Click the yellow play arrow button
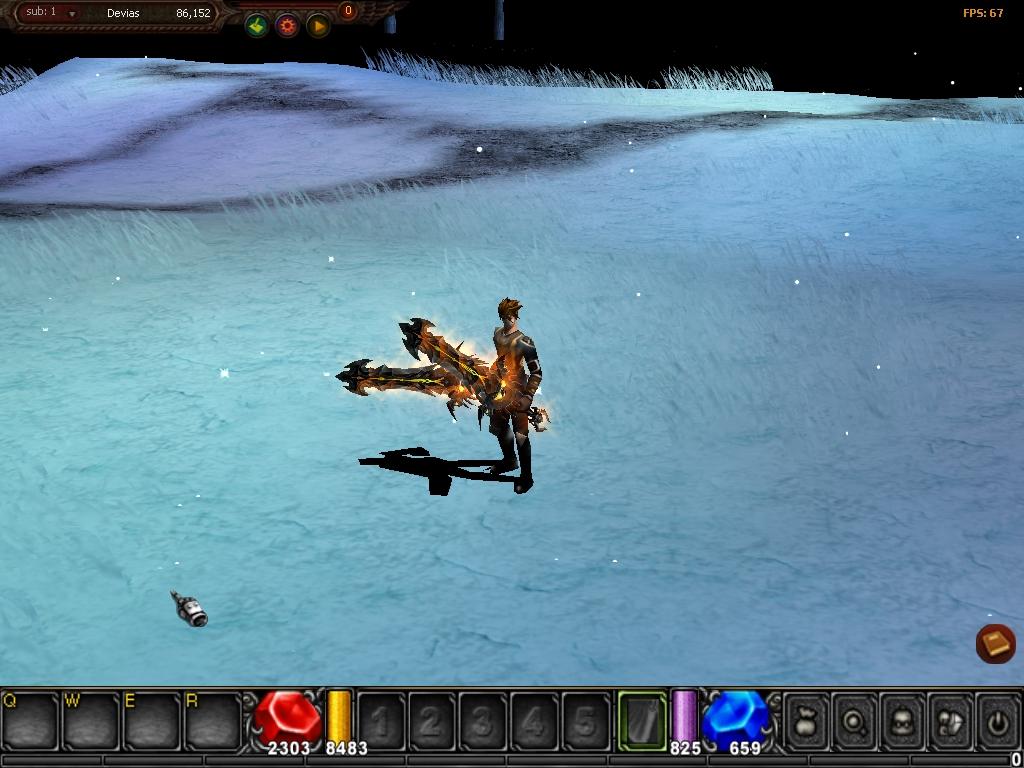This screenshot has height=768, width=1024. (318, 26)
